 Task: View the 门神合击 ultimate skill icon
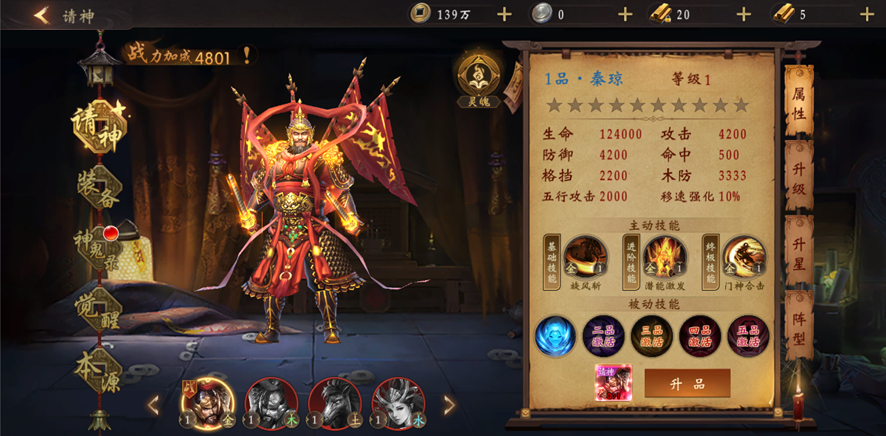[744, 257]
